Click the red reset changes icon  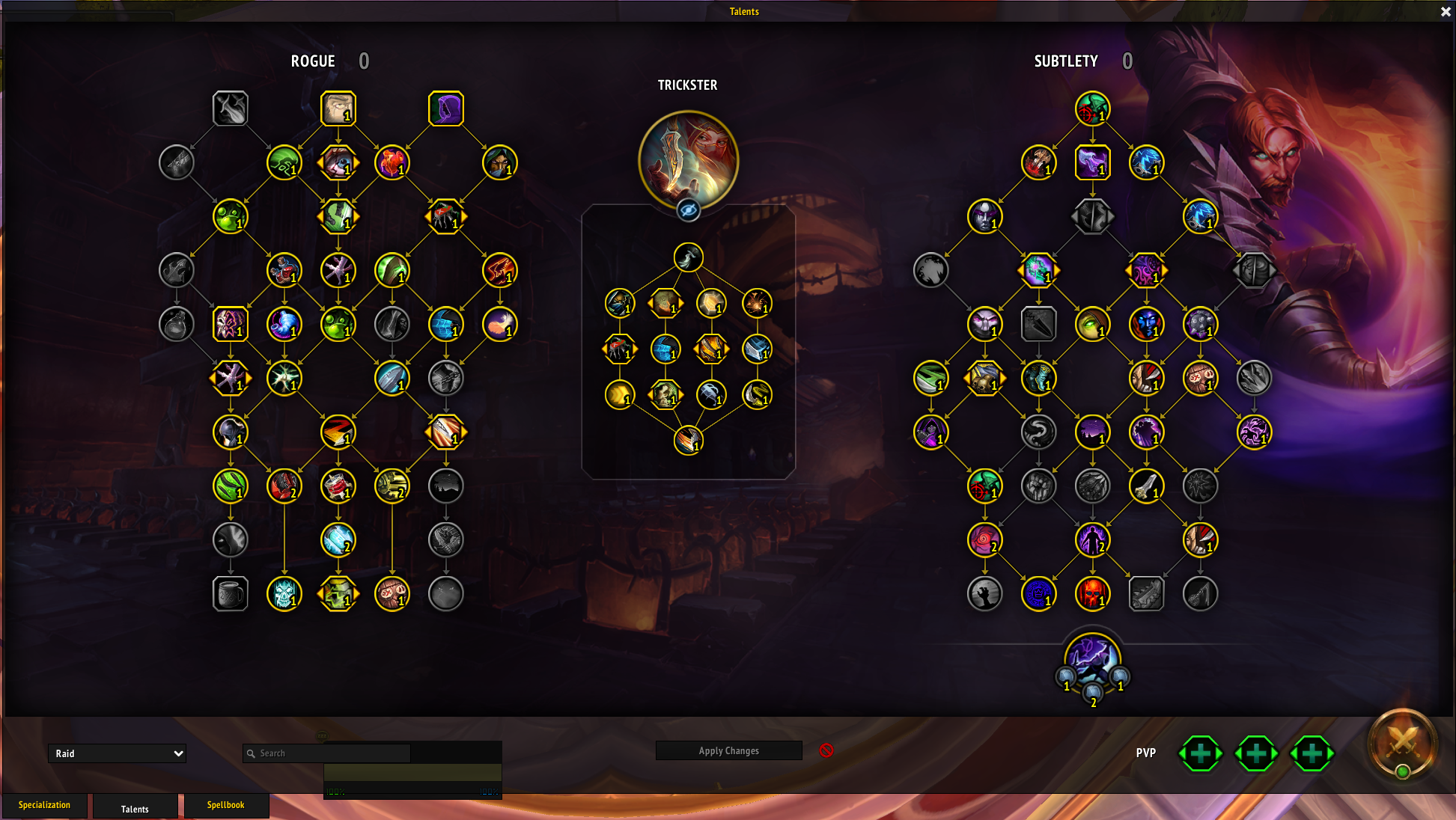tap(826, 750)
